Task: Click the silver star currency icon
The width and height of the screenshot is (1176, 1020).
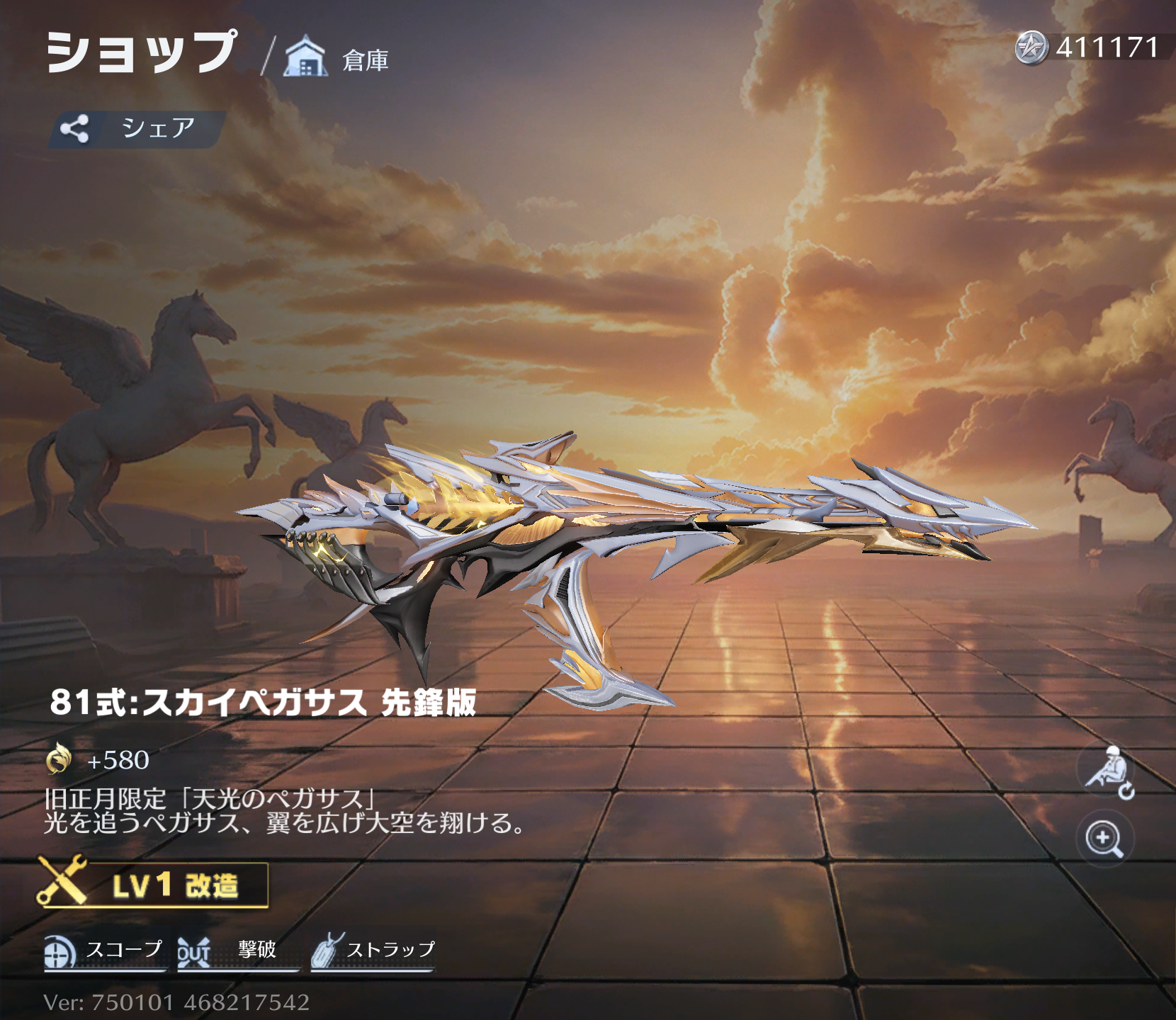Action: point(1031,48)
